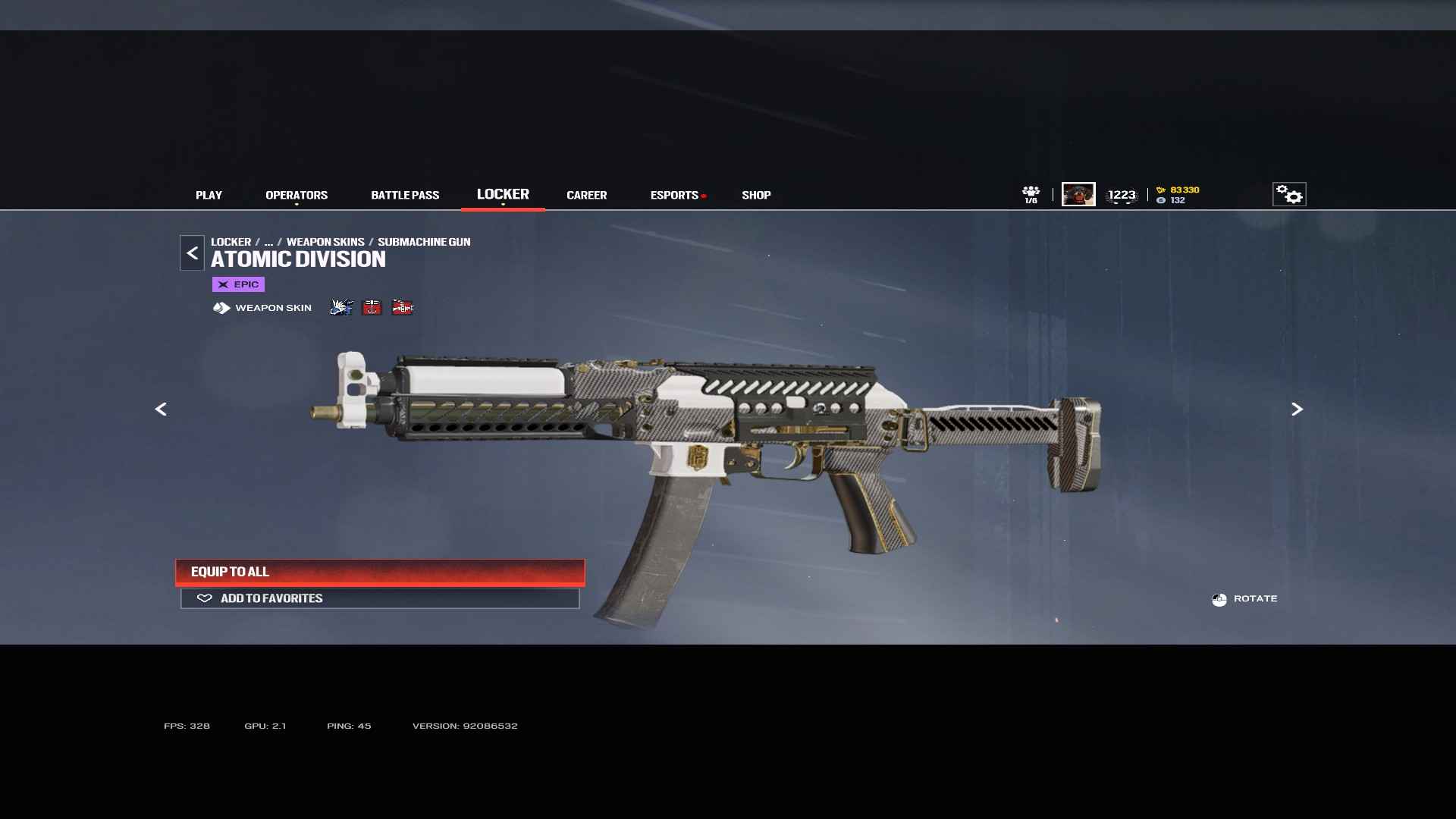The image size is (1456, 819).
Task: Go to Weapon Skins breadcrumb
Action: coord(325,242)
